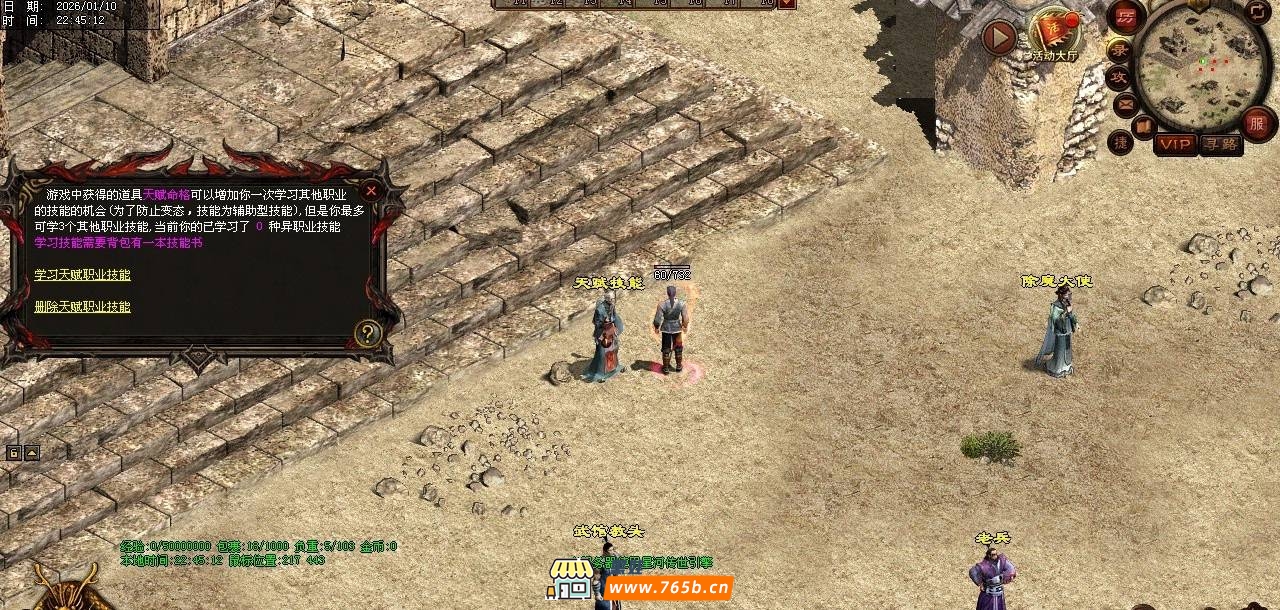Click the 捷 shortcut button
Viewport: 1280px width, 610px height.
pos(1121,143)
